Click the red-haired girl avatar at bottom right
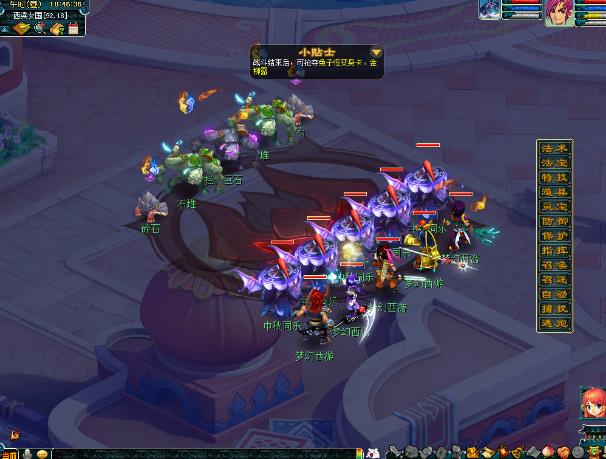606x459 pixels. [x=588, y=407]
